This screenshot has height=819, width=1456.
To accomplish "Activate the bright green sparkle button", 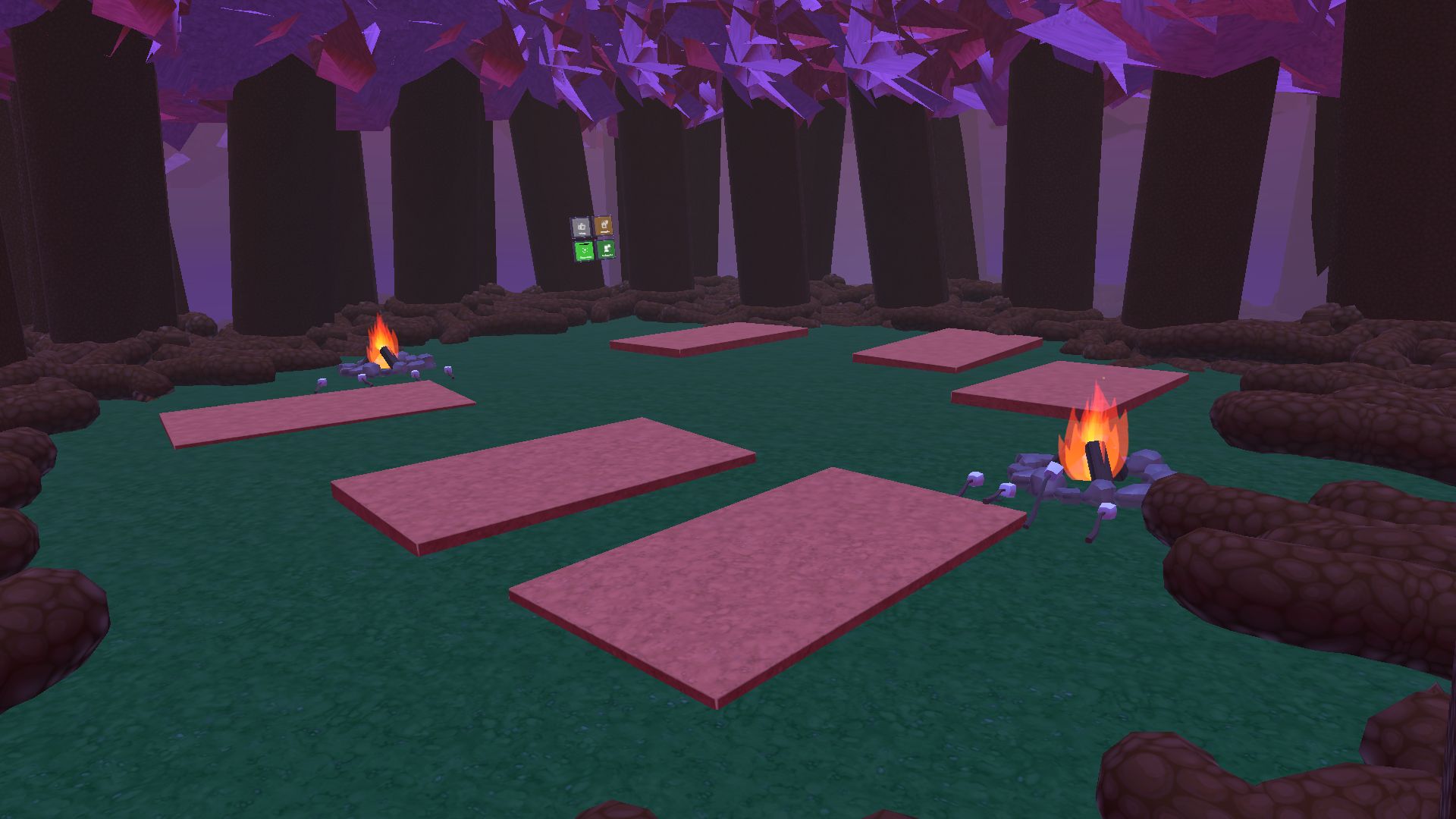I will click(583, 251).
